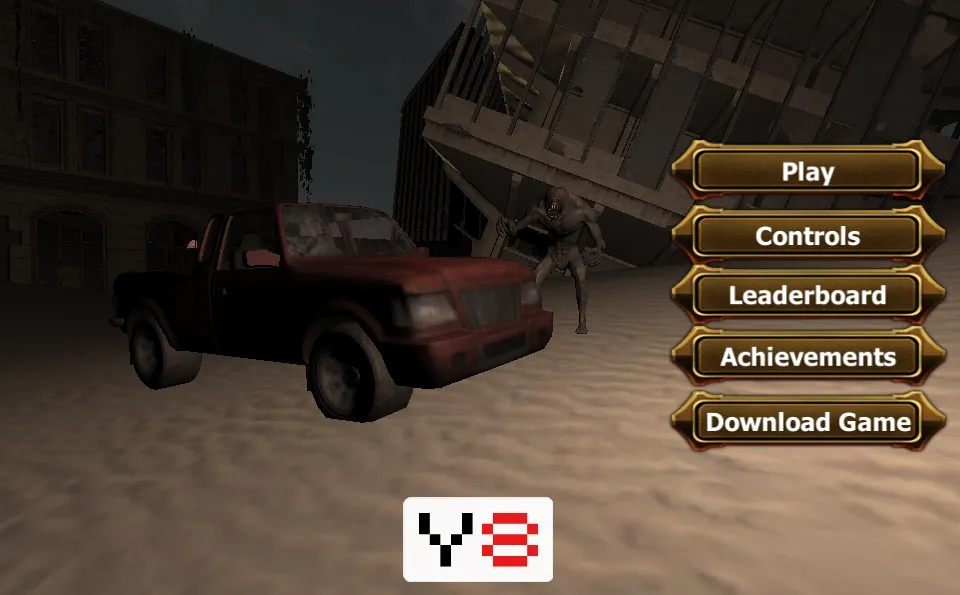
Task: View the Leaderboard
Action: tap(807, 296)
